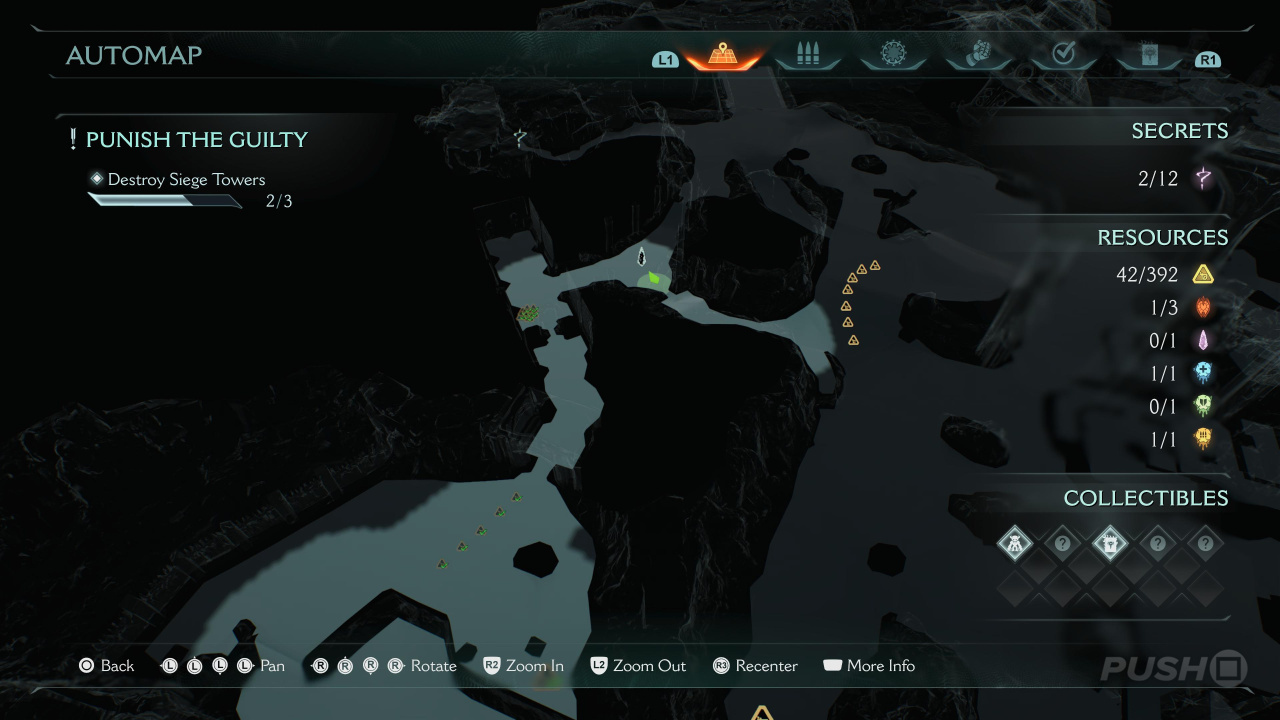Select the active Automap tab icon
1280x720 pixels.
point(723,55)
